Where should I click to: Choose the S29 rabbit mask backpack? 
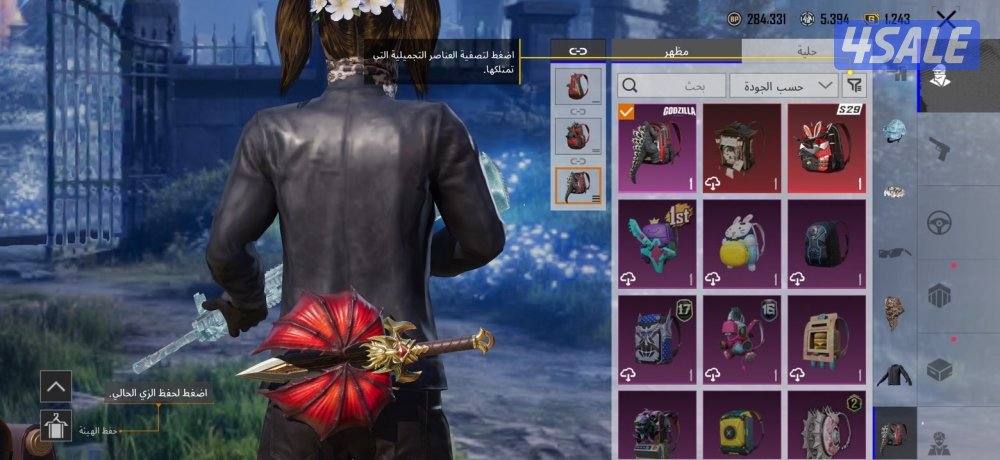(827, 146)
